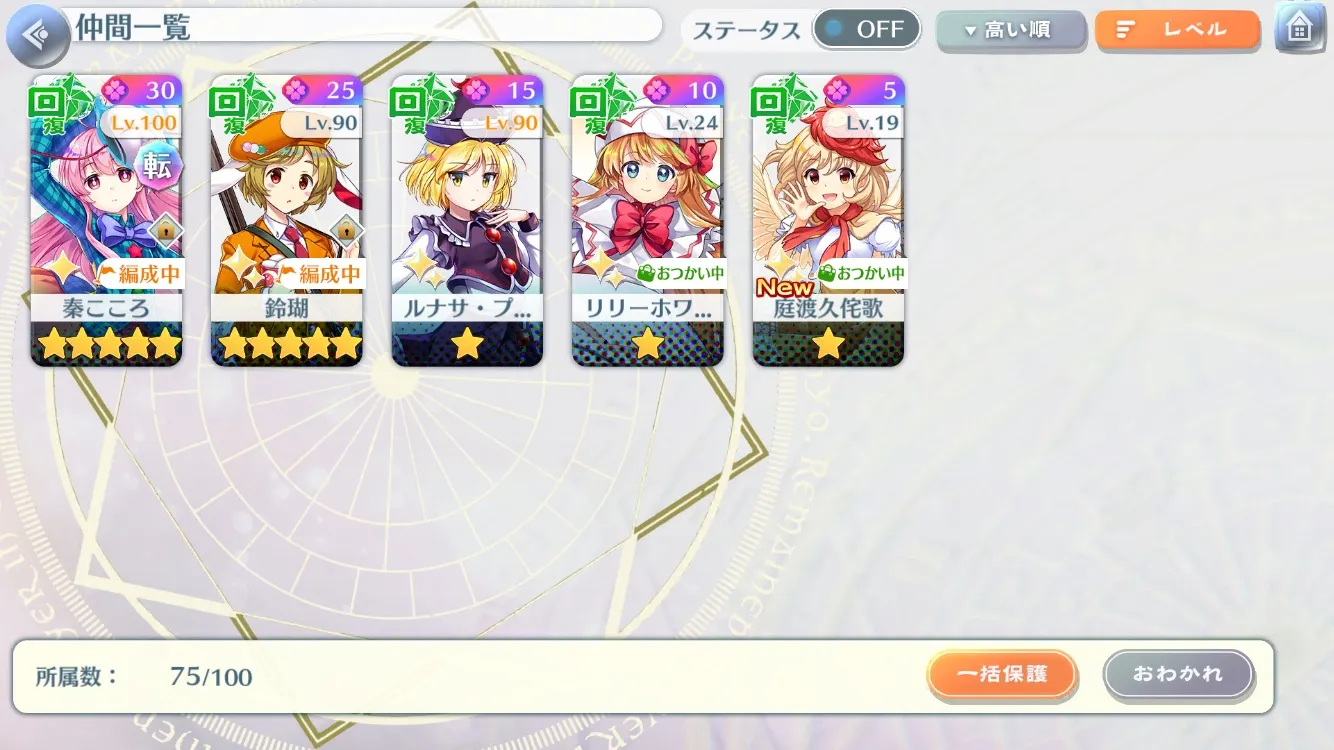Choose the 鈴瑚 character card
This screenshot has width=1334, height=750.
(x=286, y=220)
